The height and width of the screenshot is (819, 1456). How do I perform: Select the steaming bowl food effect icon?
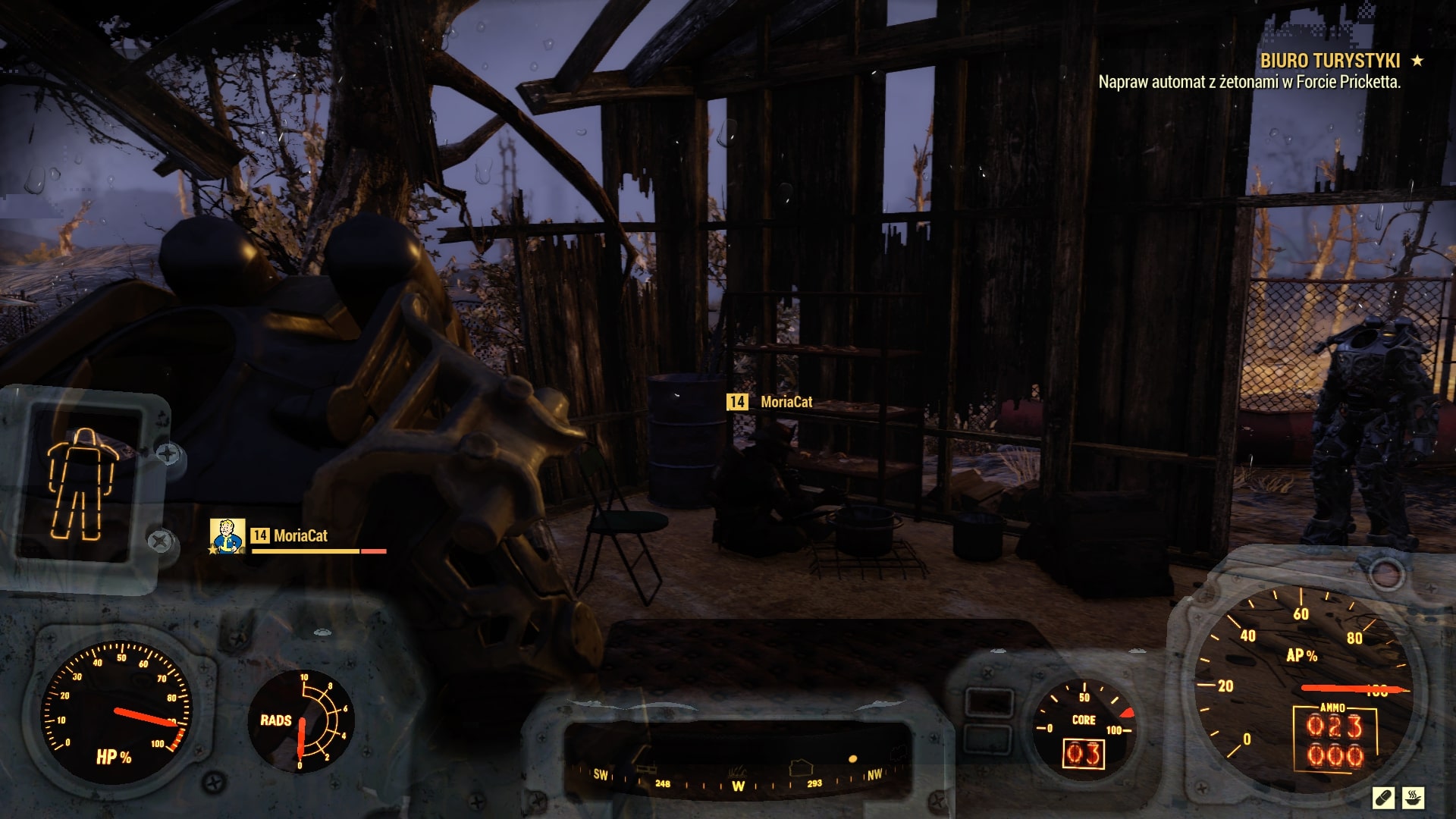pyautogui.click(x=1414, y=798)
